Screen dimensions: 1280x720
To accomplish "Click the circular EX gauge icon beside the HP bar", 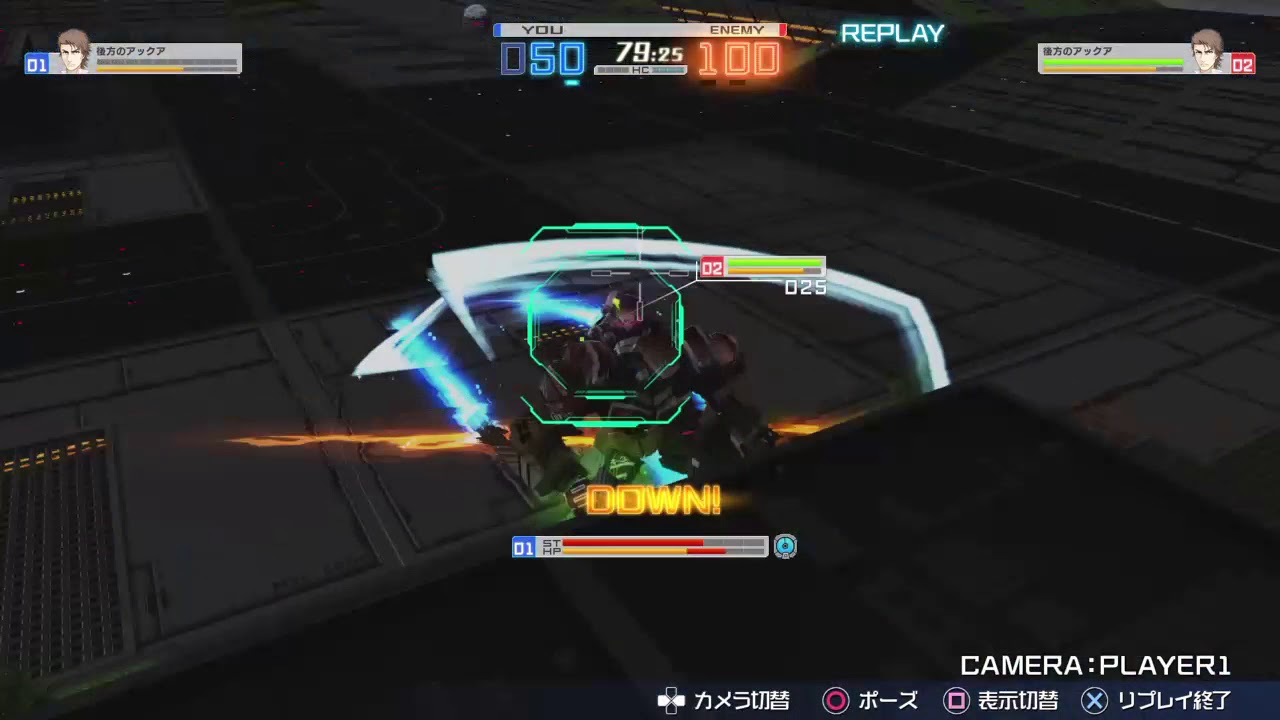I will 786,547.
